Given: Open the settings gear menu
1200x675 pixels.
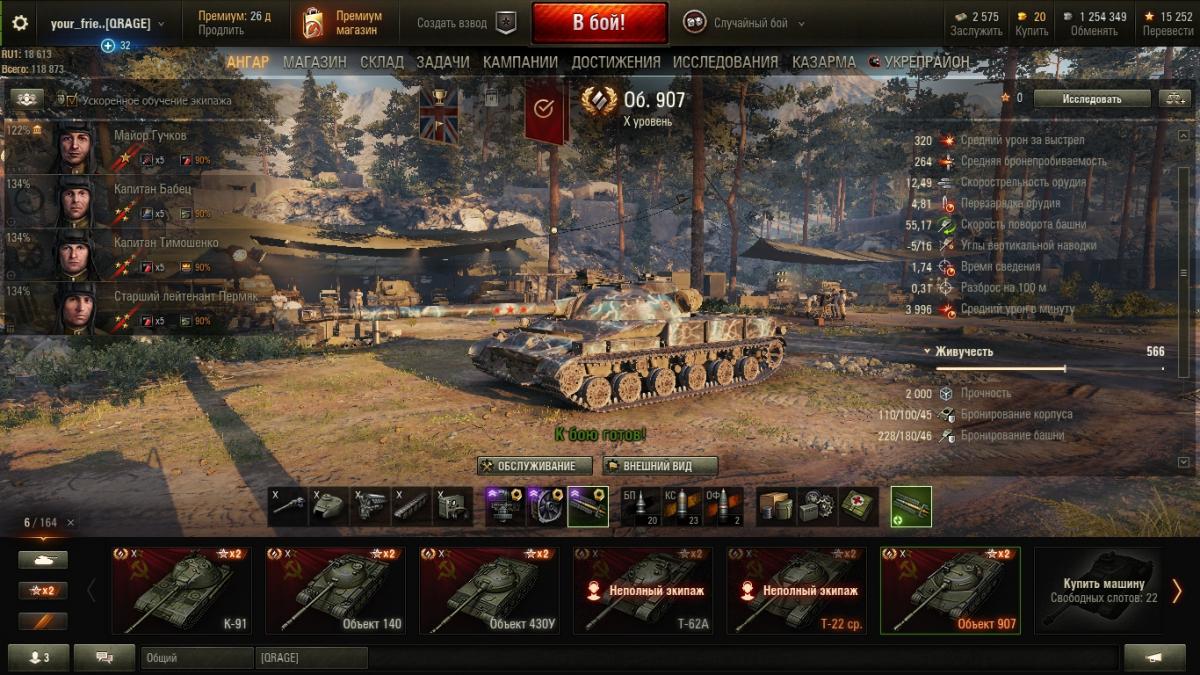Looking at the screenshot, I should [20, 23].
